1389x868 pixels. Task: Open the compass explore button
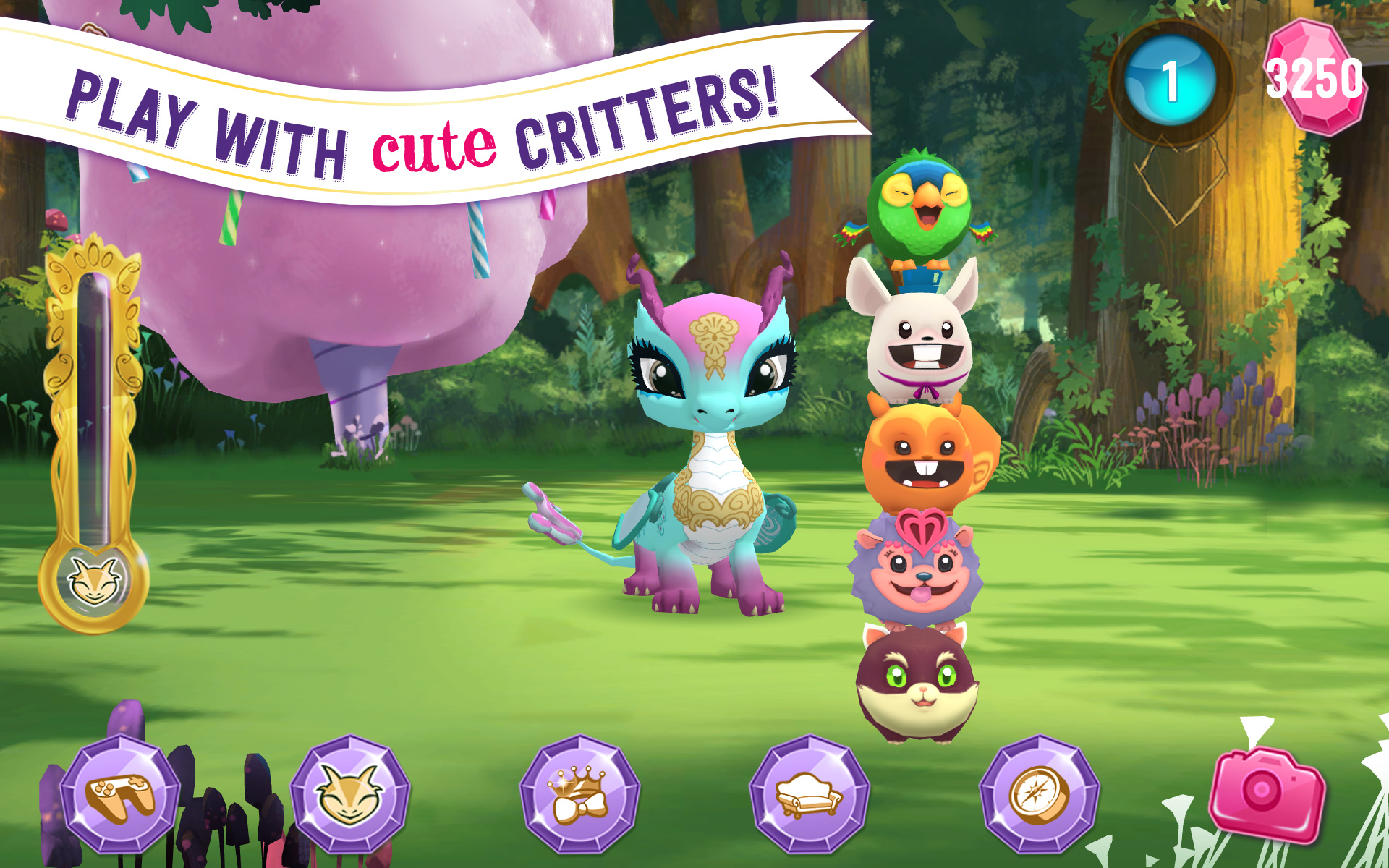tap(1039, 794)
